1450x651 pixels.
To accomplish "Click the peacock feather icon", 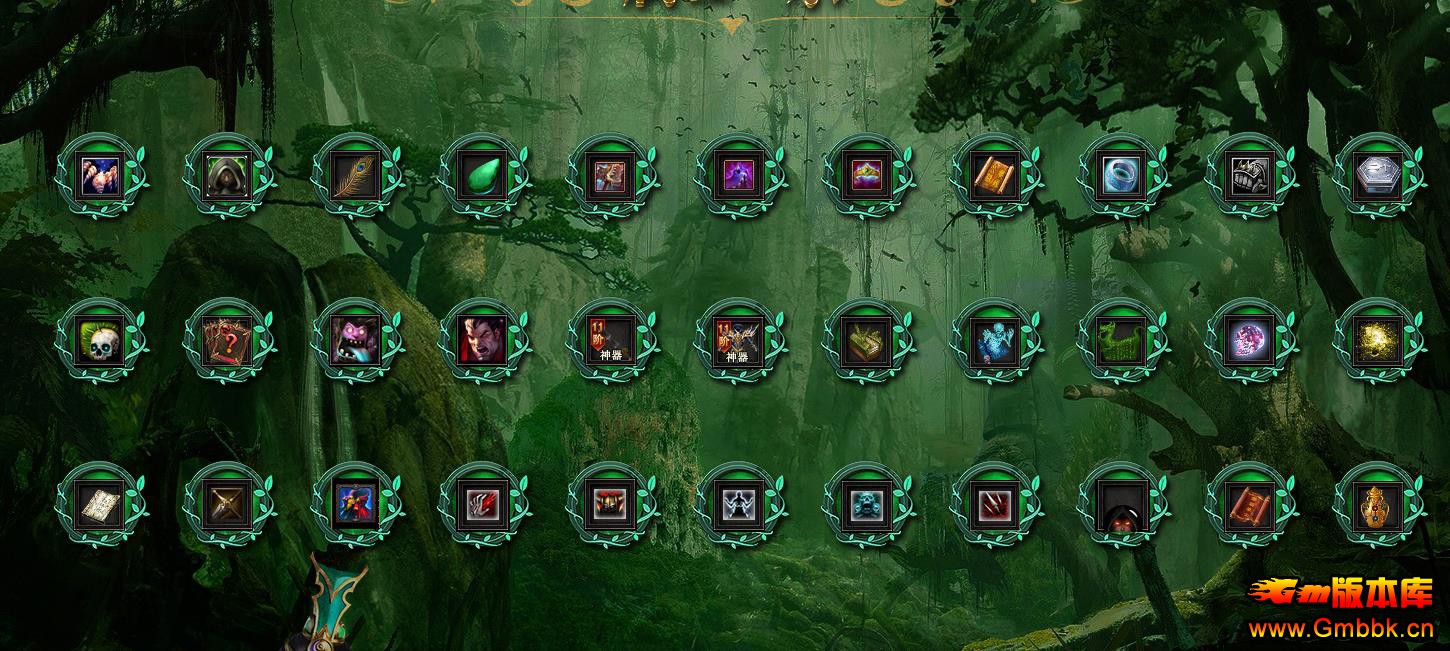I will click(356, 177).
